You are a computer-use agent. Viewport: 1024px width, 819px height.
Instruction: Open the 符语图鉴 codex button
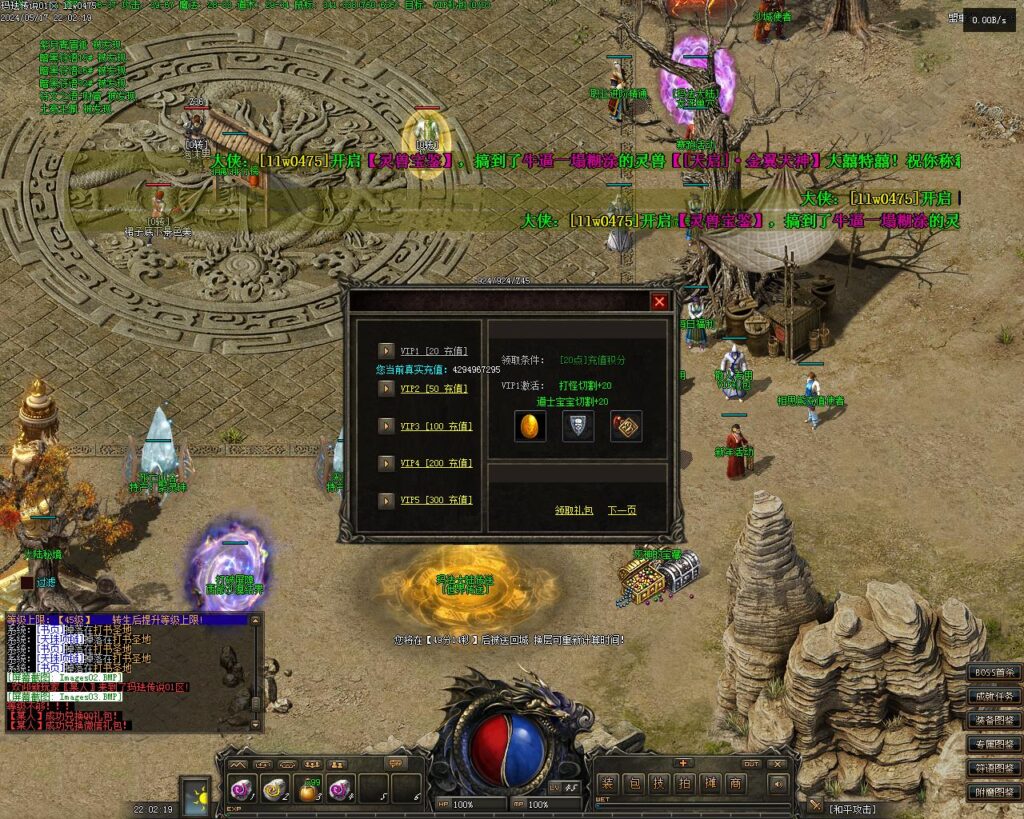tap(995, 768)
